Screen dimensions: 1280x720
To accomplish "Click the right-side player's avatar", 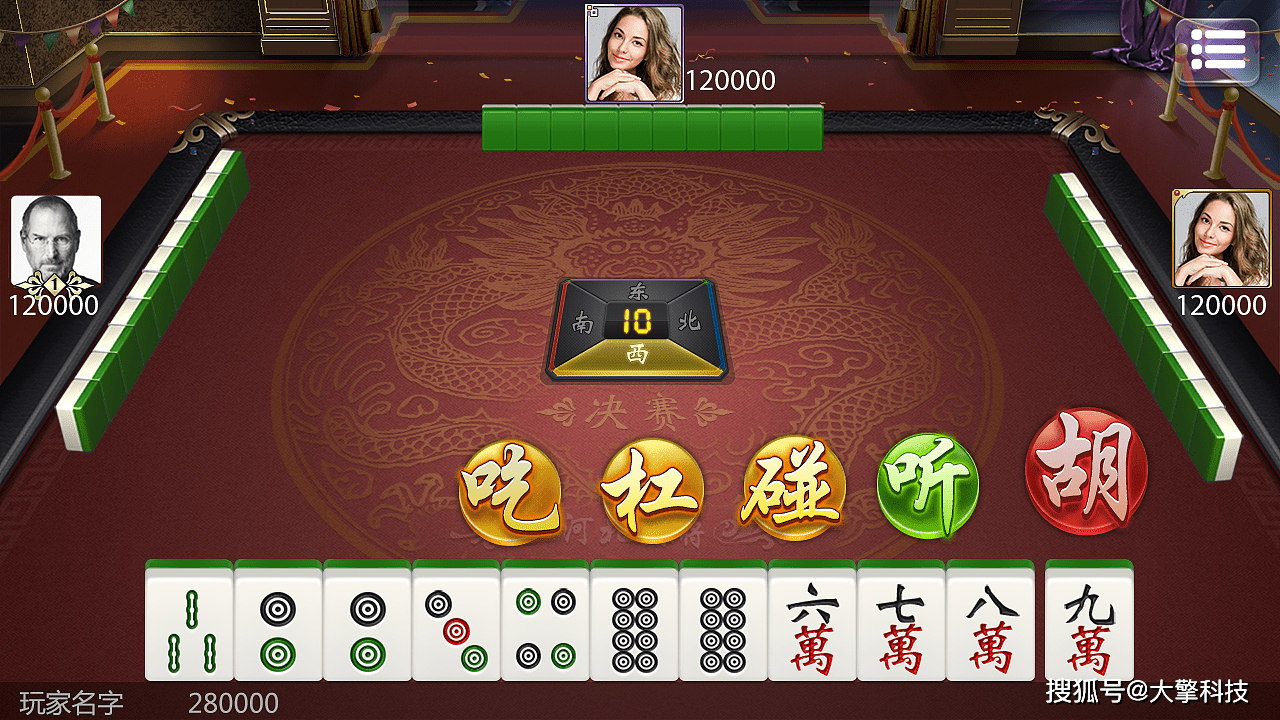I will point(1221,239).
